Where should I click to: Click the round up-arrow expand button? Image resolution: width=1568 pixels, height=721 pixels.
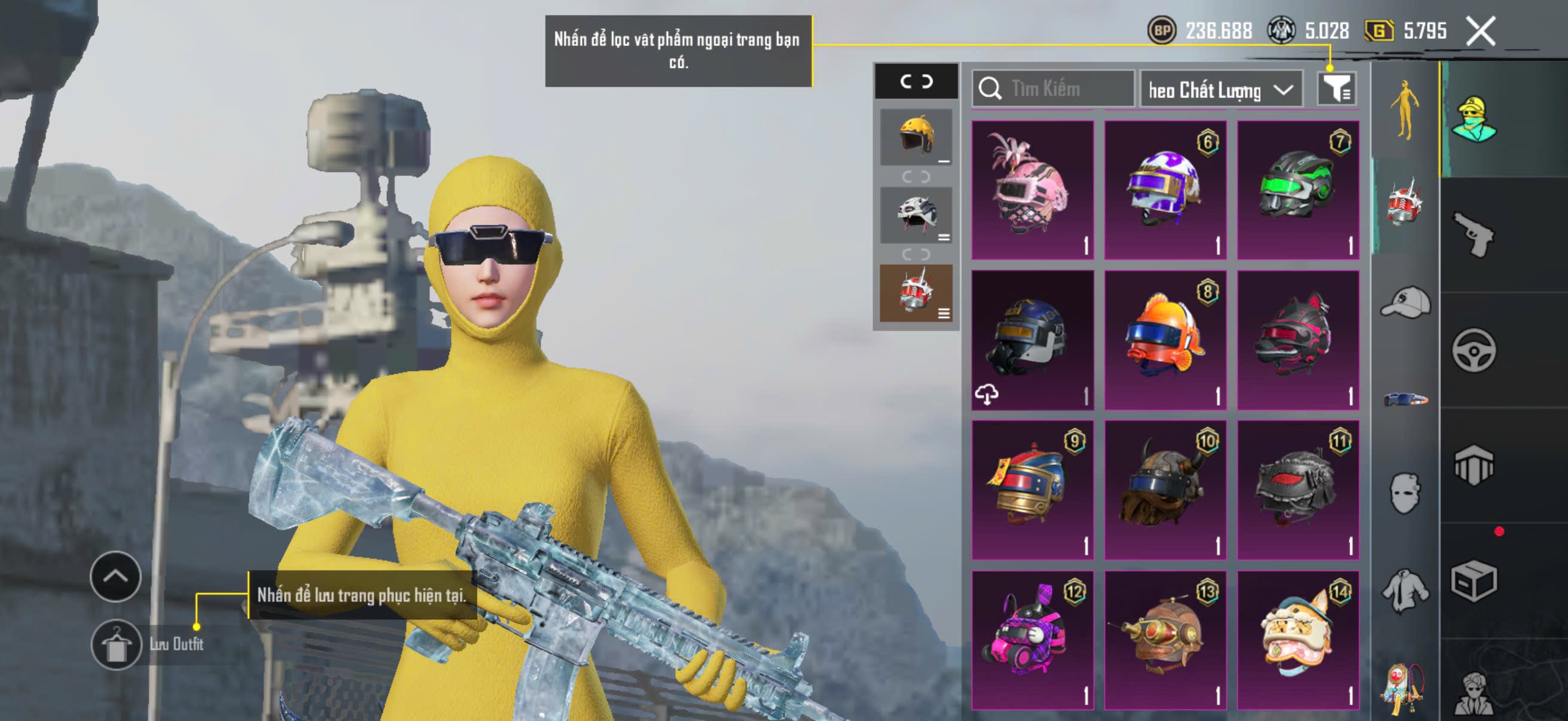[x=115, y=576]
